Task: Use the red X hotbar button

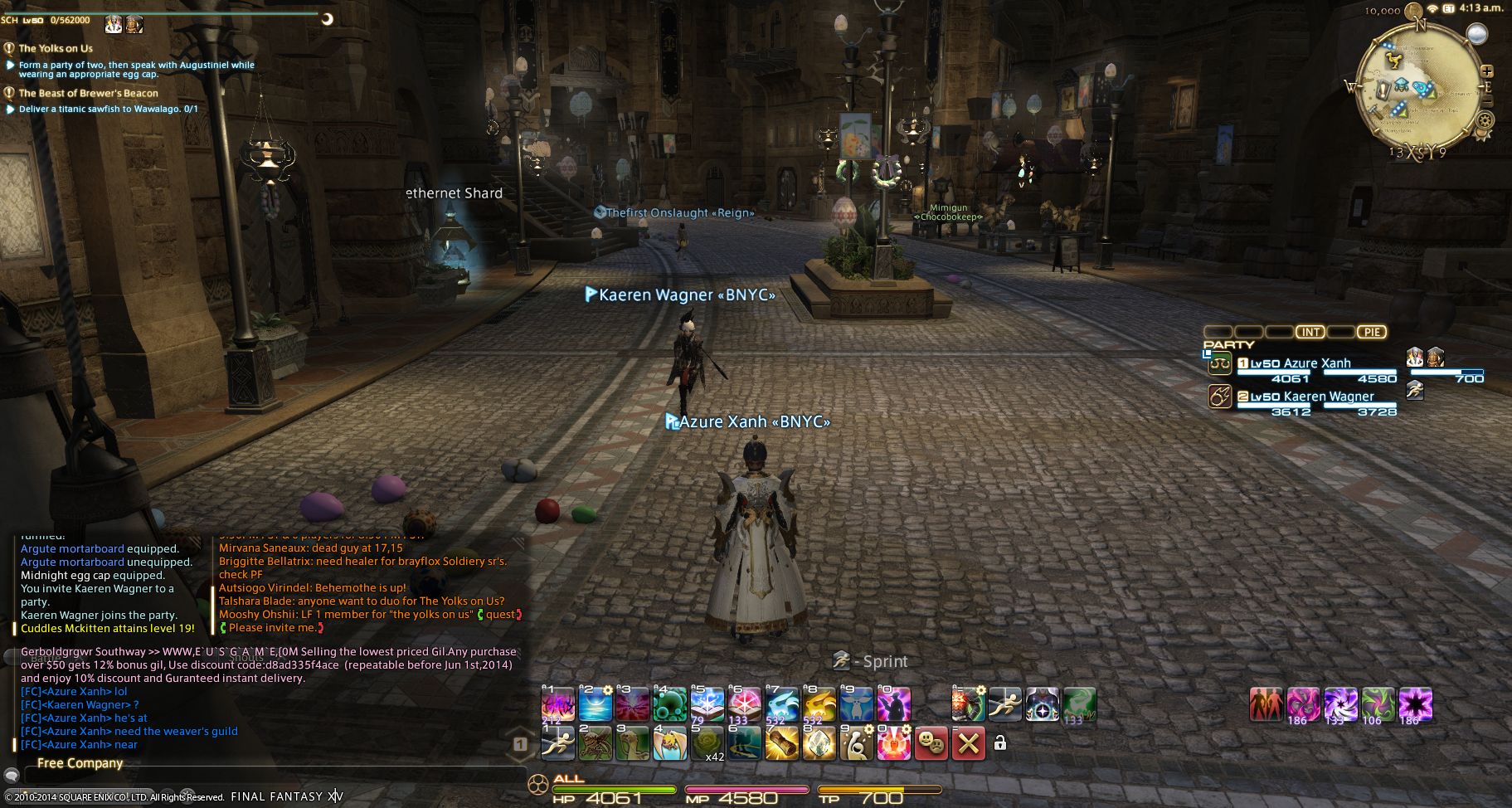Action: click(968, 743)
